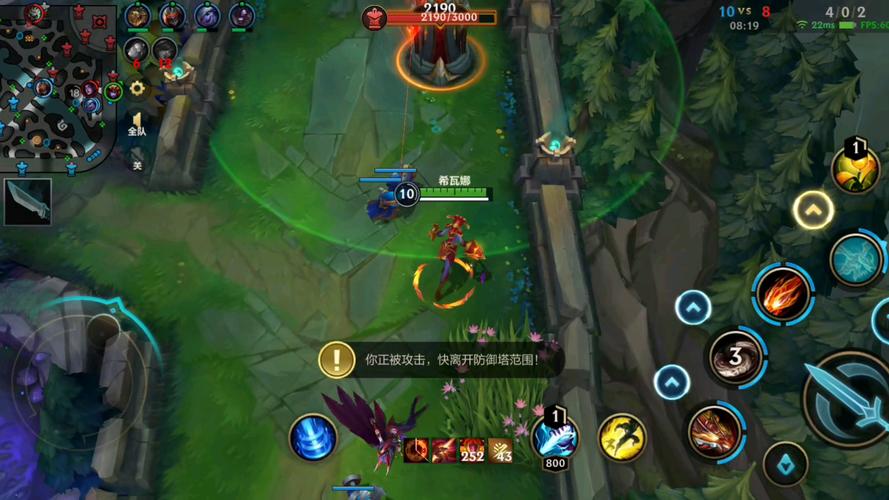Tap the blue diamond target button

tap(785, 464)
